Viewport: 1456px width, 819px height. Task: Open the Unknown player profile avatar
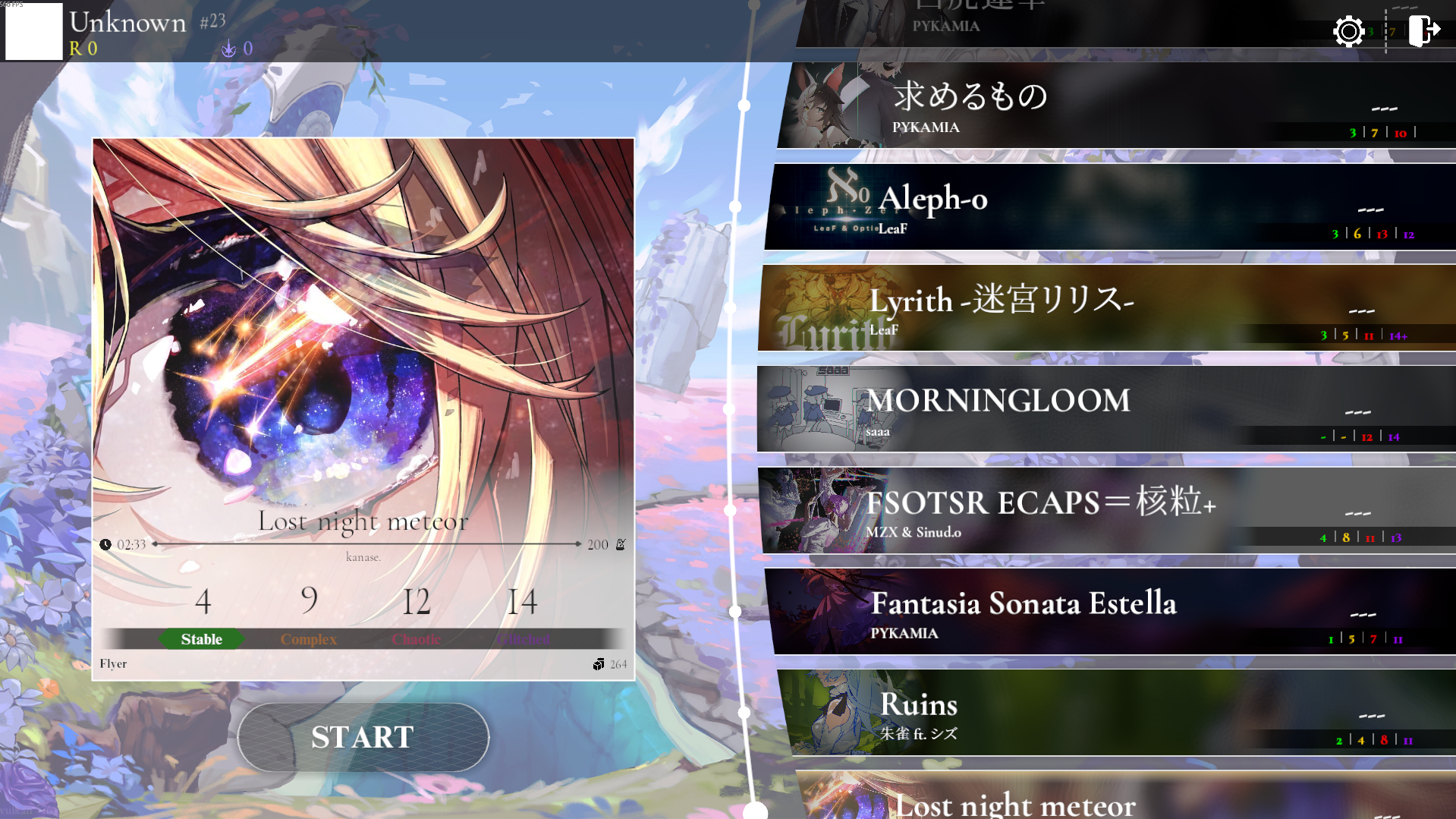[x=34, y=31]
